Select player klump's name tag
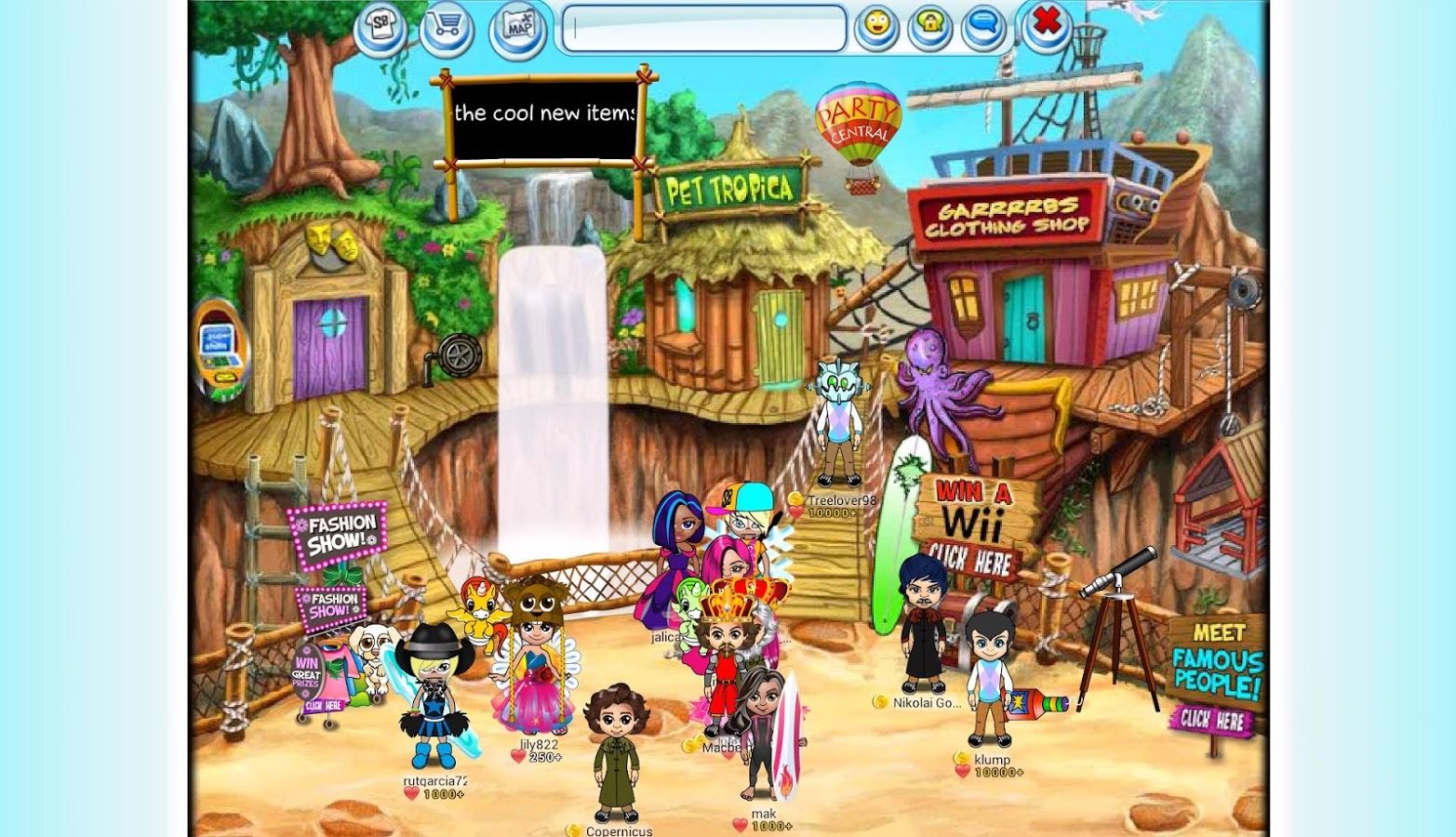 click(x=992, y=759)
